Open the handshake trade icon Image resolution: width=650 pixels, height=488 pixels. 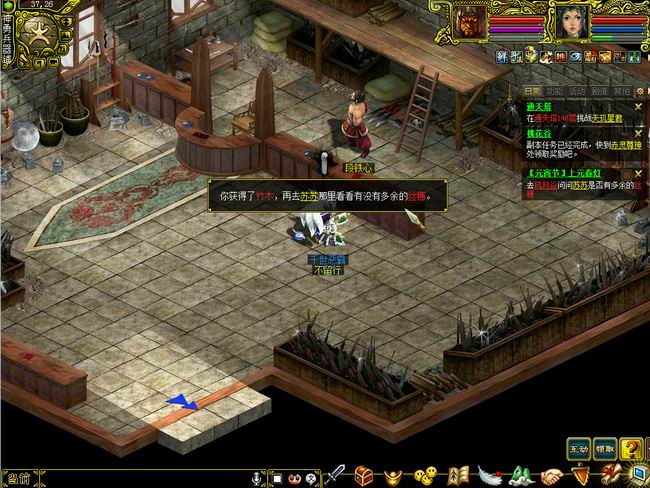click(553, 475)
